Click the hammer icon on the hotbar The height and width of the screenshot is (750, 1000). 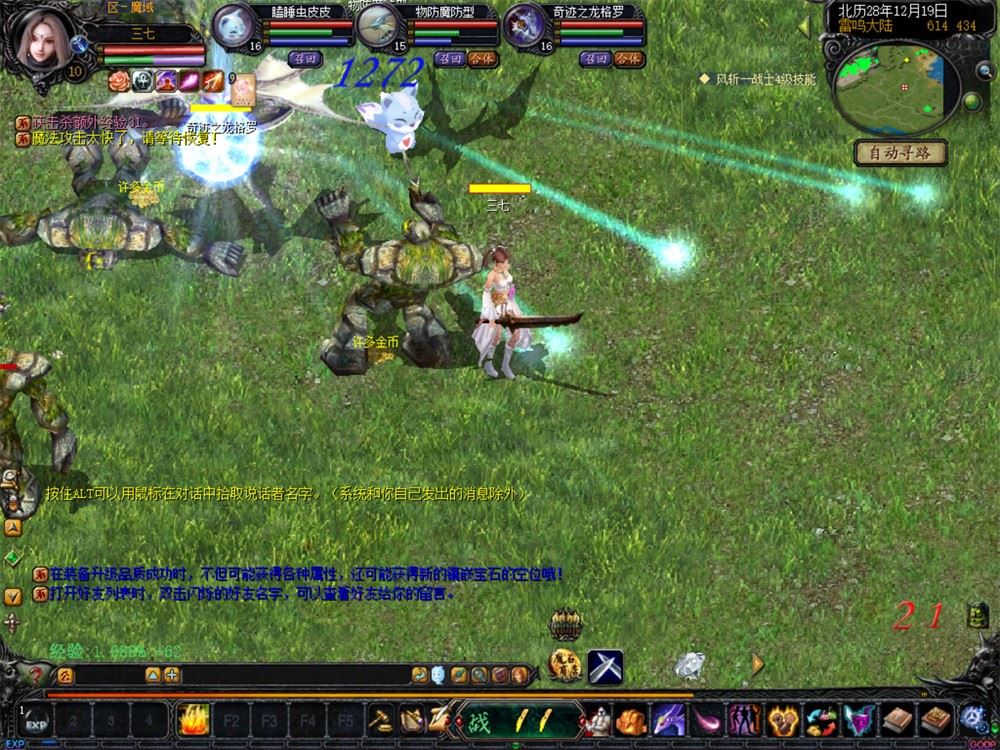[x=381, y=719]
